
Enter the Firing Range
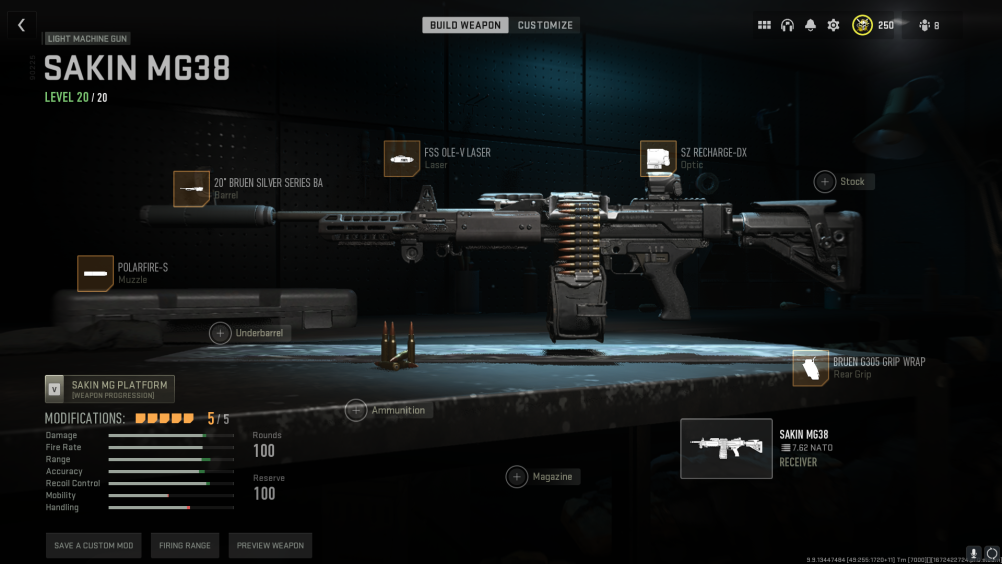pyautogui.click(x=184, y=545)
